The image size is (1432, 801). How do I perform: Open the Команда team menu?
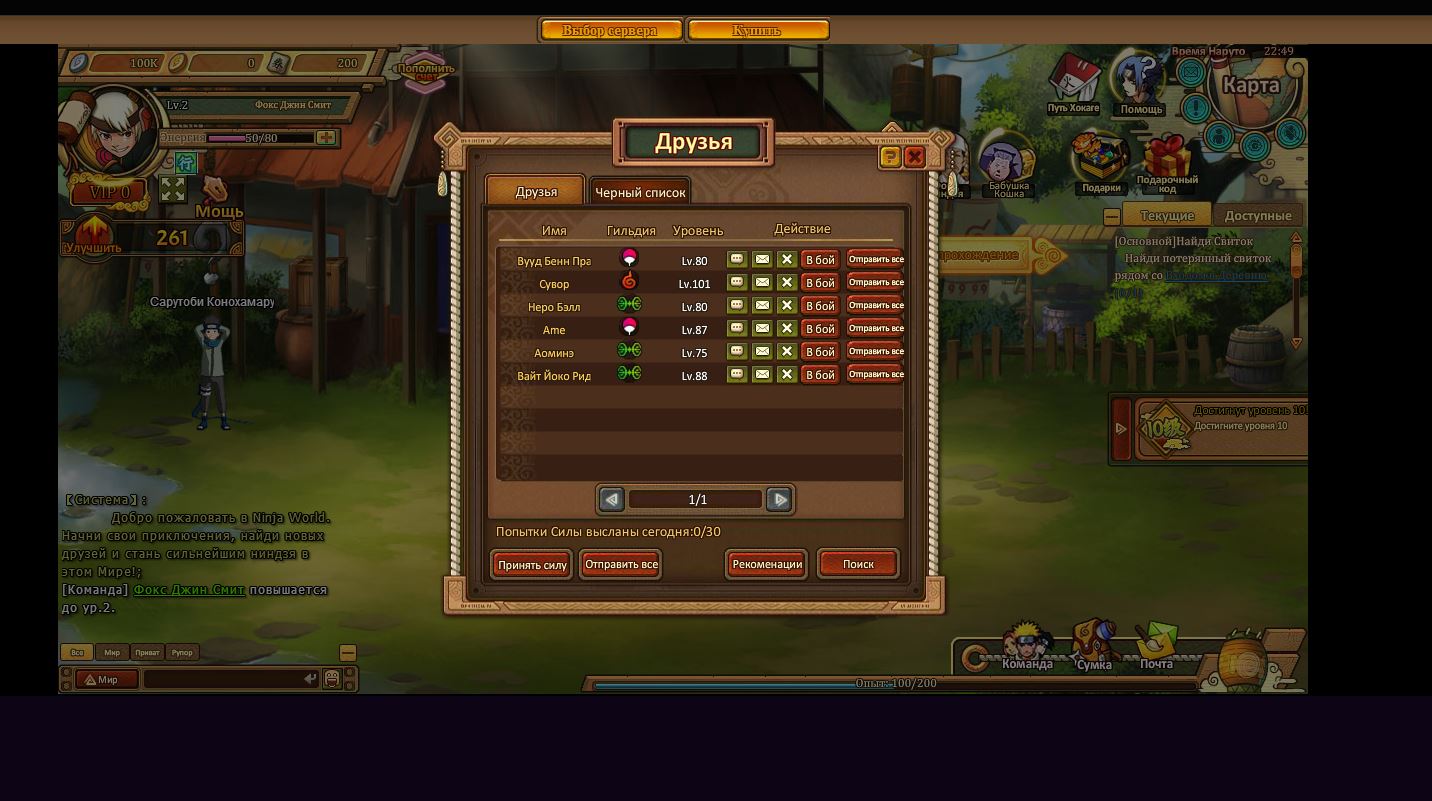pyautogui.click(x=1027, y=646)
